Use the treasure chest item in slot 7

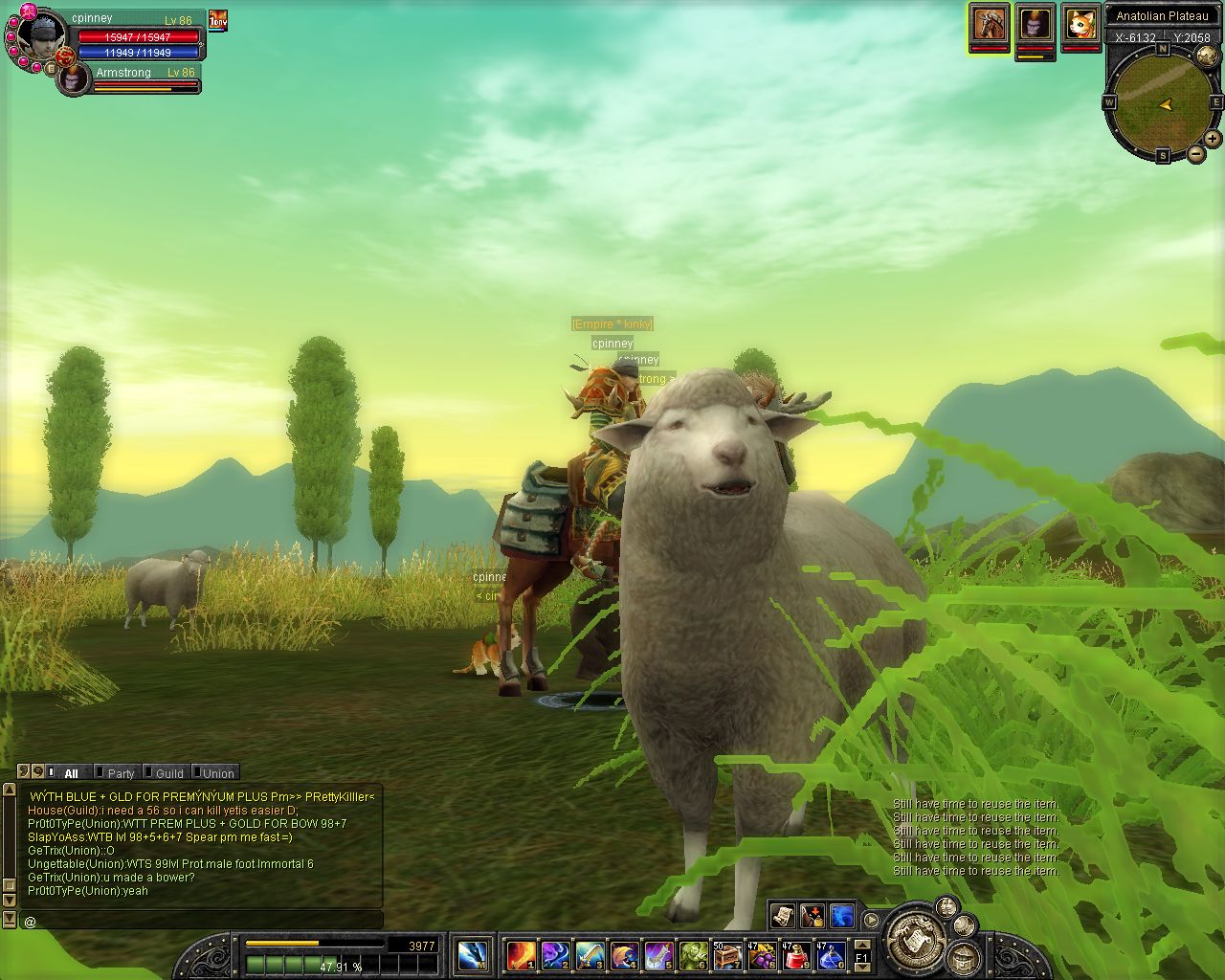point(728,954)
